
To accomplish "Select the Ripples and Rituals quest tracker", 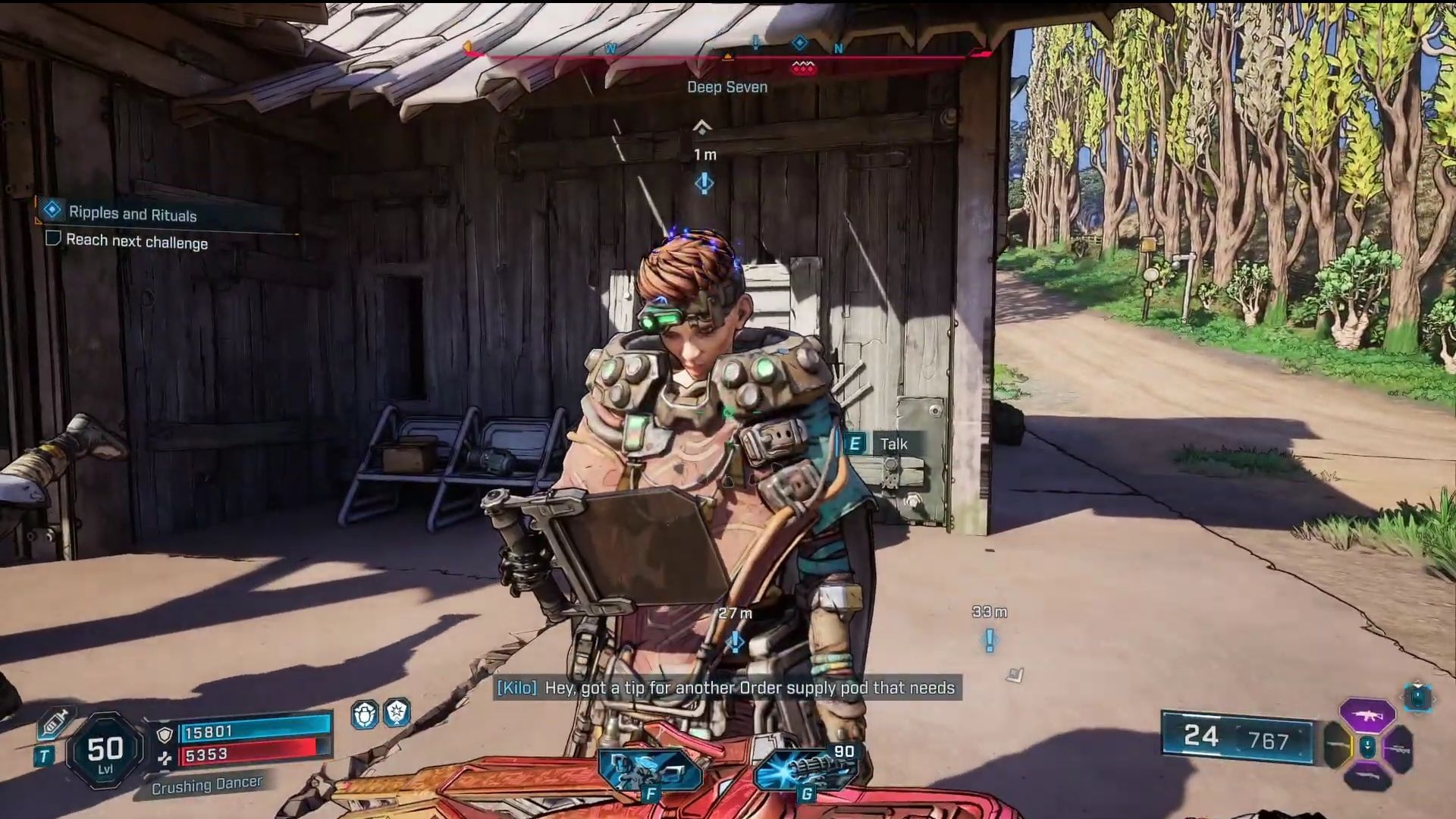I will pos(133,214).
